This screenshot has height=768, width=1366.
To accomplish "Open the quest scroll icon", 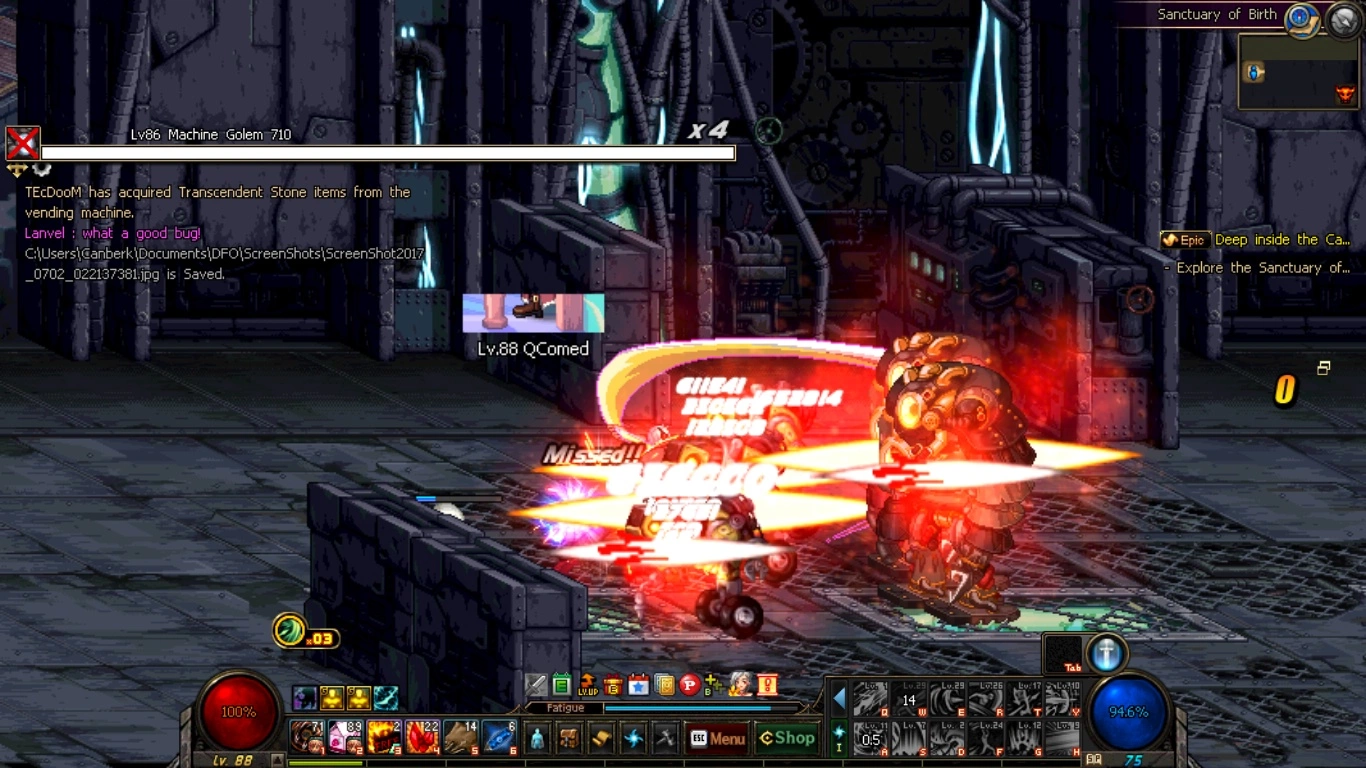I will click(x=601, y=739).
